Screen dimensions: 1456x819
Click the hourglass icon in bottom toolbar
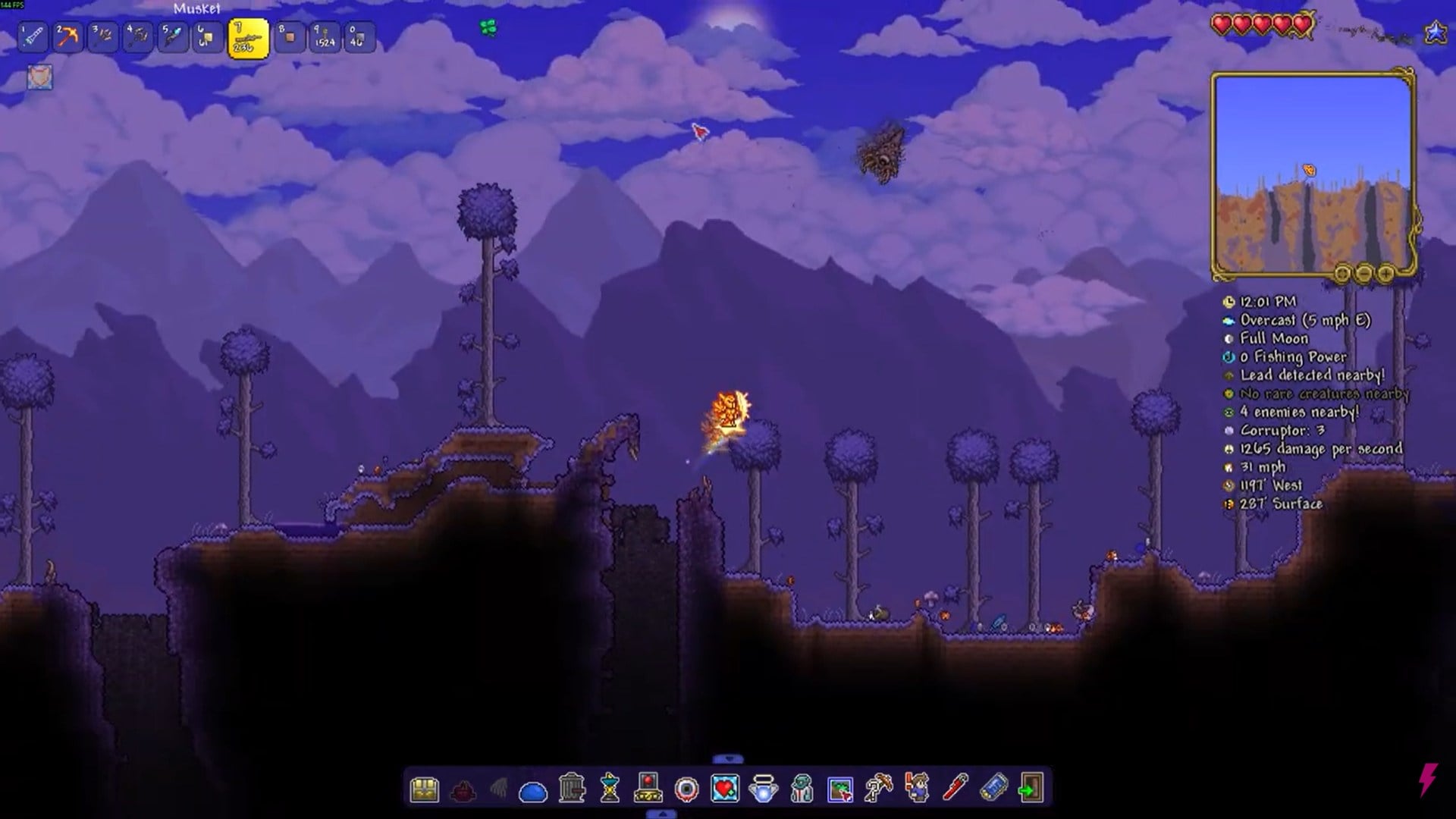coord(610,789)
